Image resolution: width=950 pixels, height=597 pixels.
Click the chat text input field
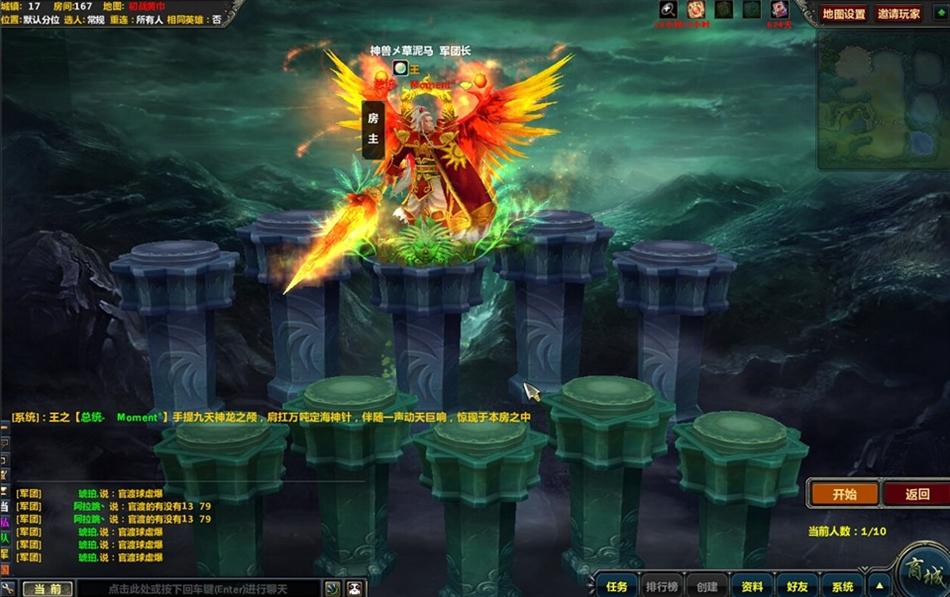coord(198,589)
